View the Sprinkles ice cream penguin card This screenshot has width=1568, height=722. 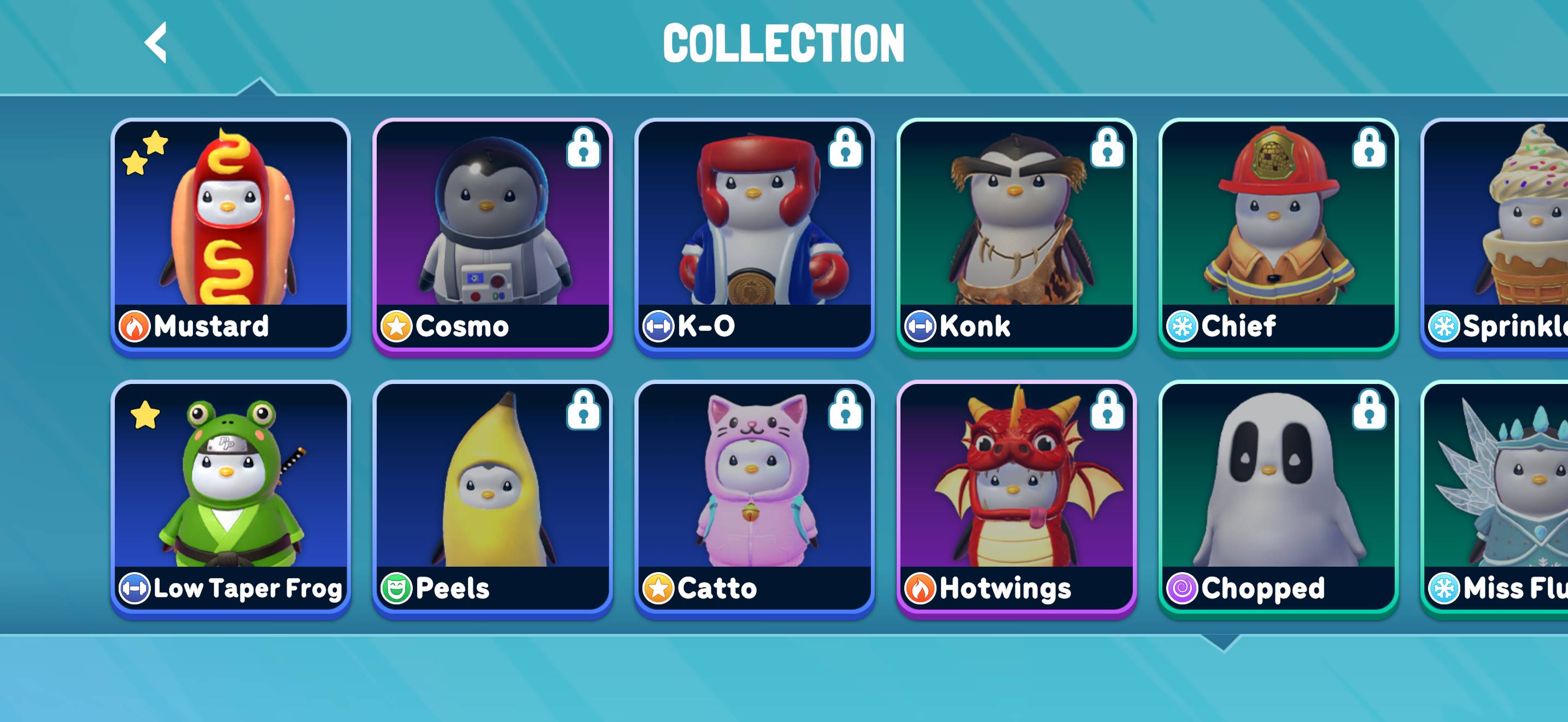pyautogui.click(x=1497, y=234)
